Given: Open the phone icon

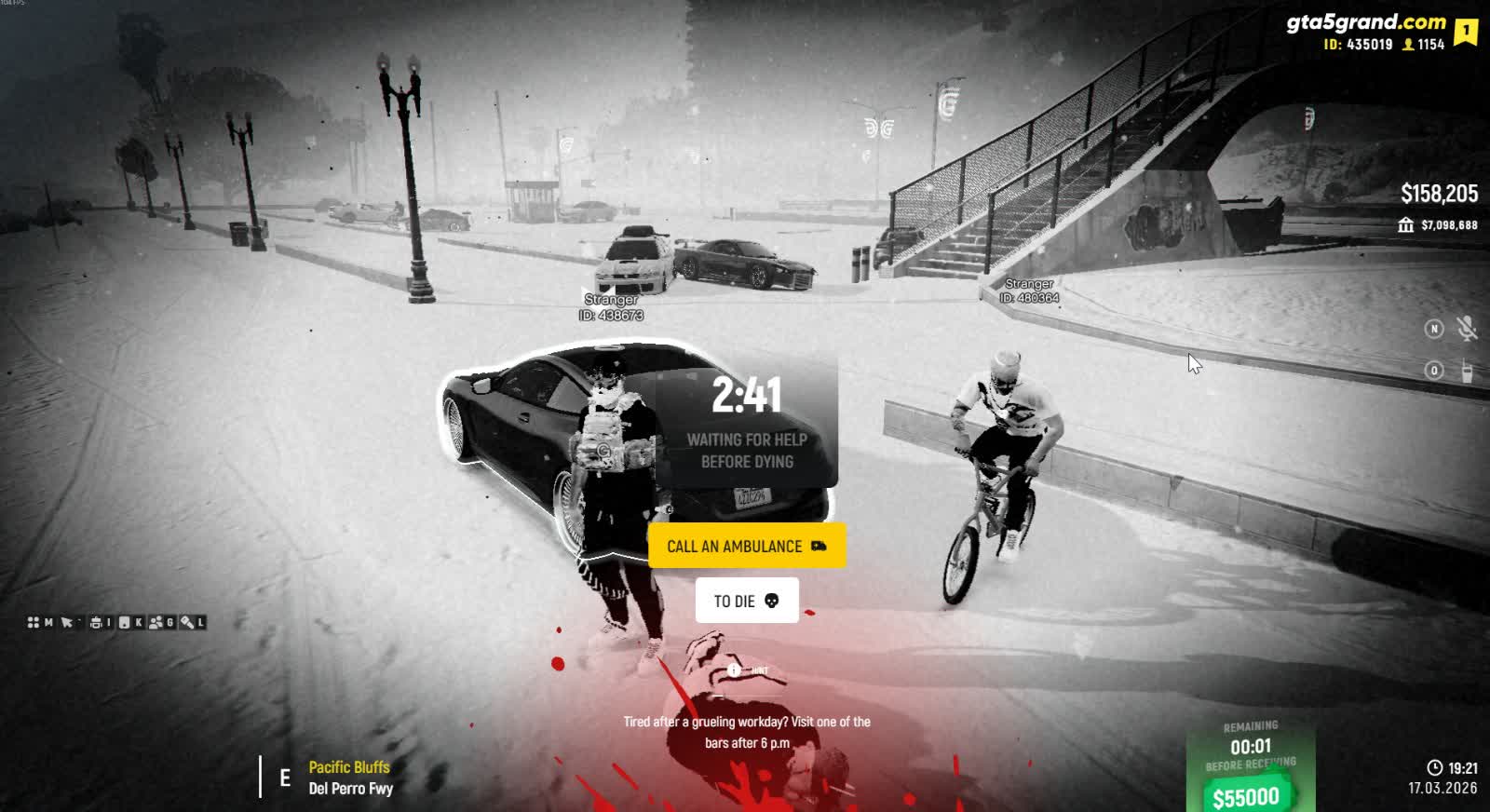Looking at the screenshot, I should (126, 622).
